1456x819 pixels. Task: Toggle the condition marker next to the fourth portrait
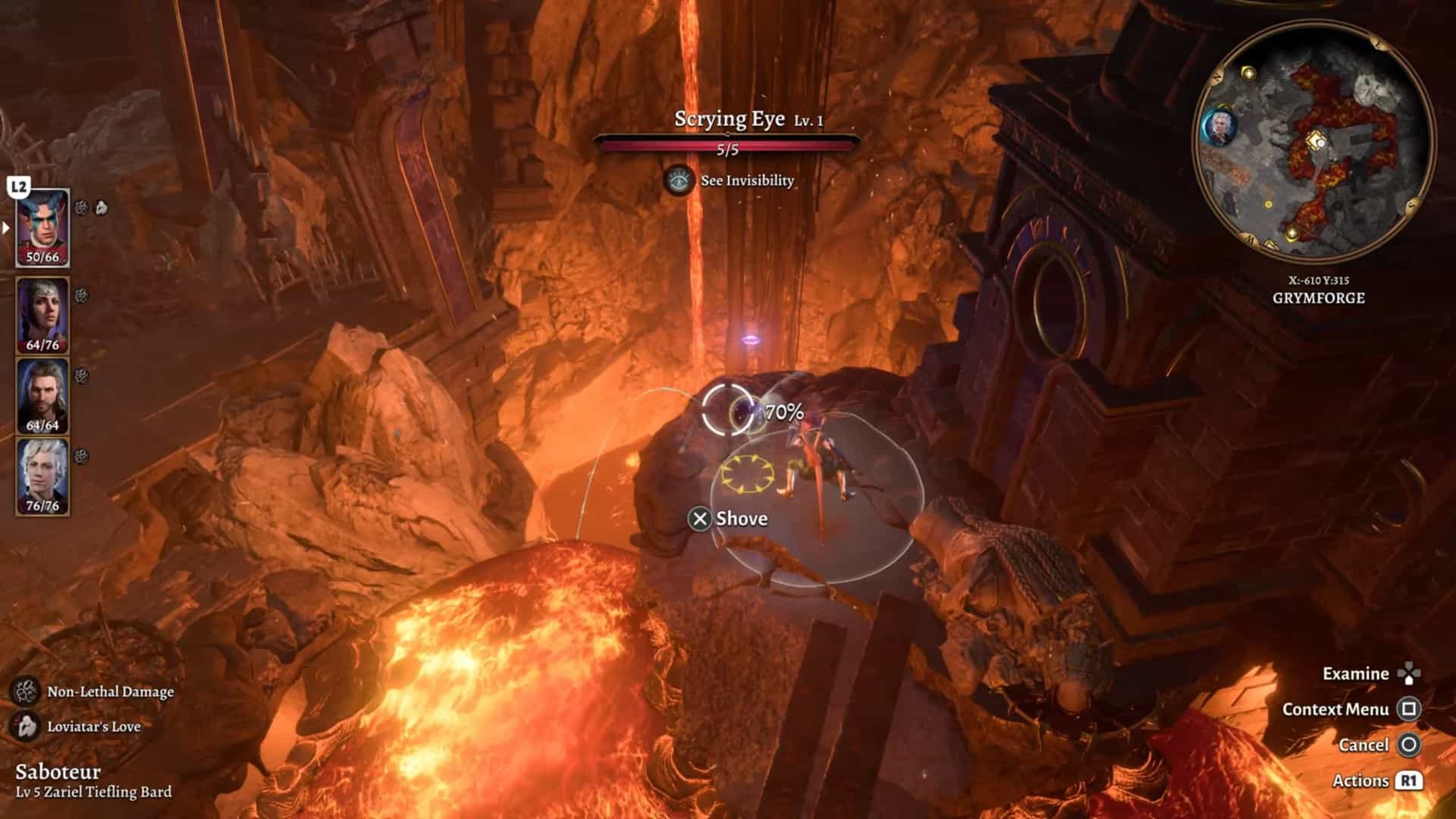point(80,455)
